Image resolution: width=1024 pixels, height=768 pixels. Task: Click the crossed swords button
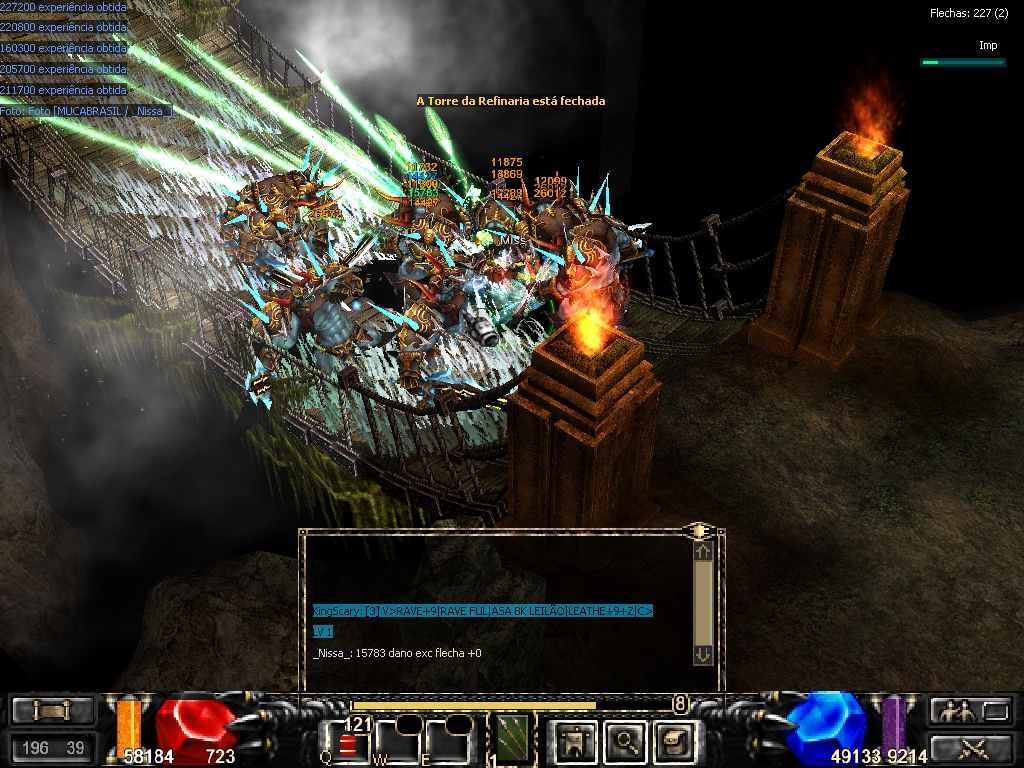(970, 747)
